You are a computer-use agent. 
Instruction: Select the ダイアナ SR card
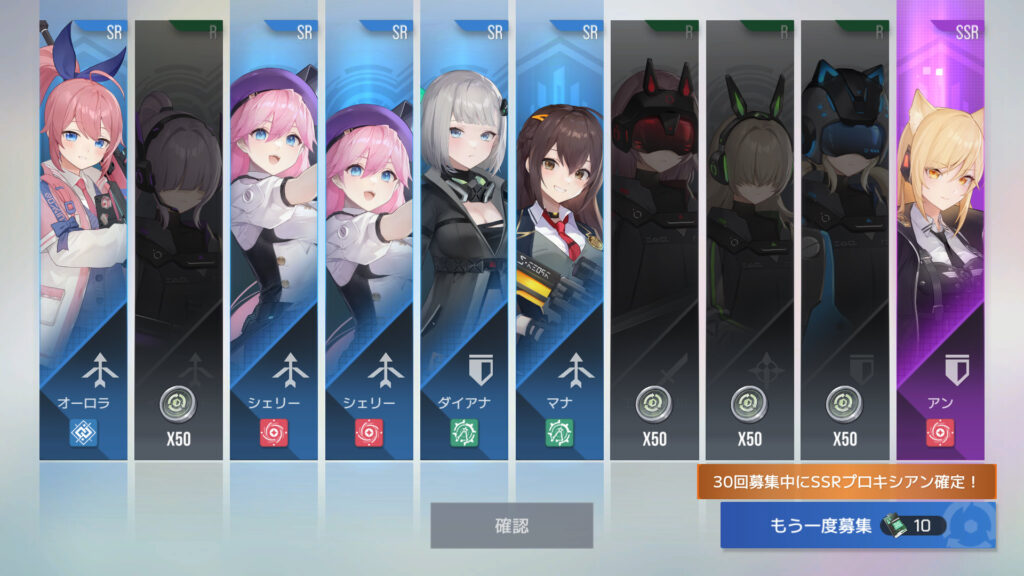tap(463, 230)
